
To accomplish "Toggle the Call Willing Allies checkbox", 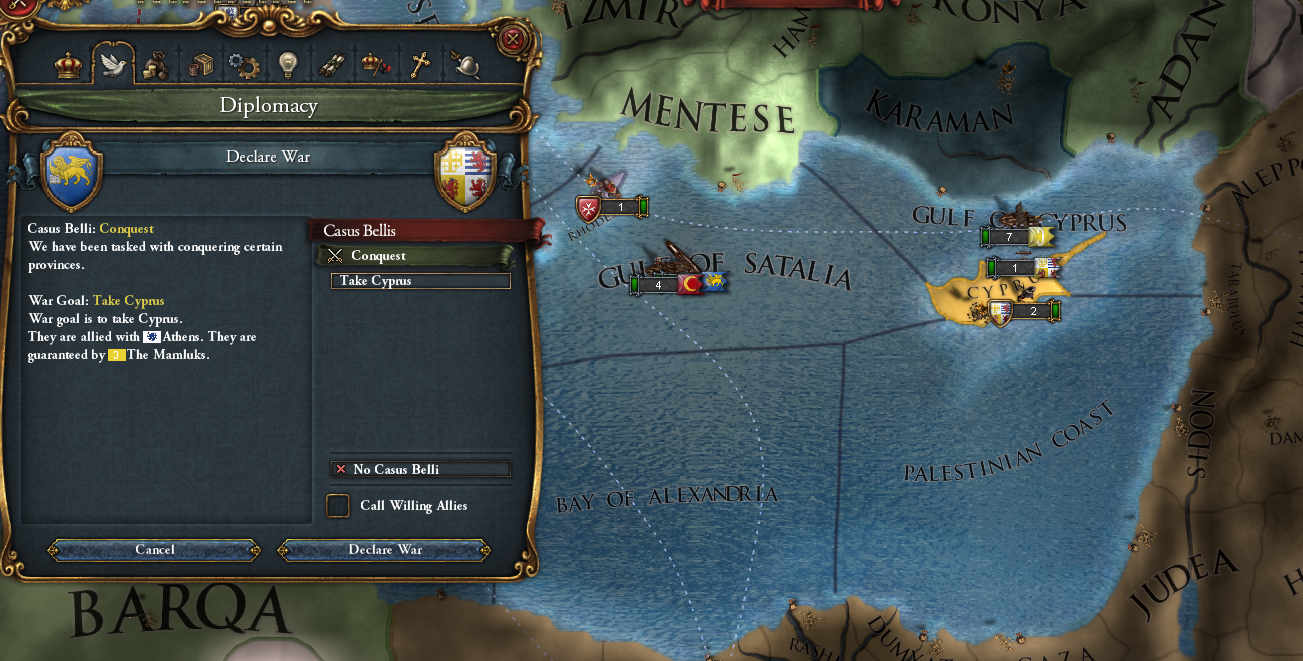I will tap(338, 506).
